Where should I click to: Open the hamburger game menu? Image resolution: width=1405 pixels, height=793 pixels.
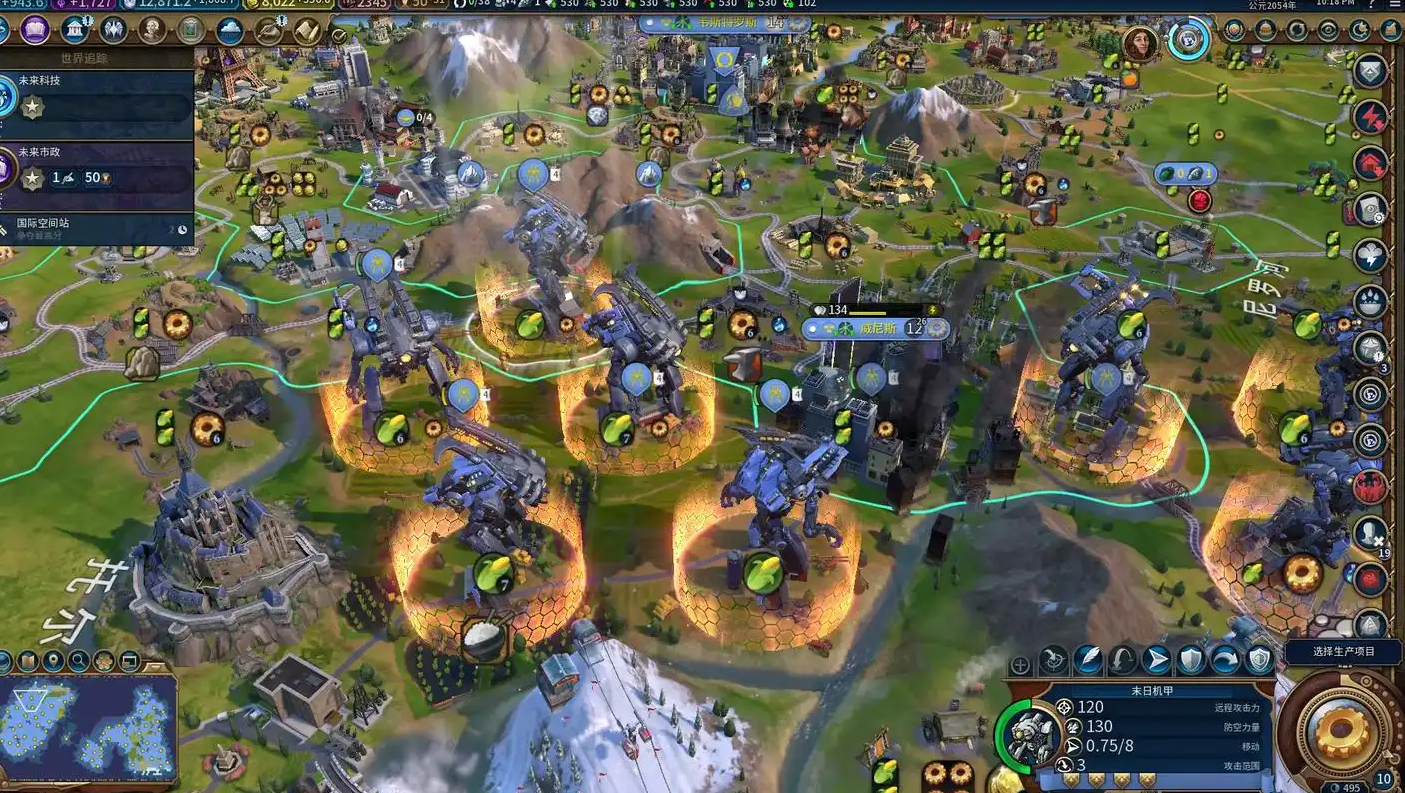click(x=1396, y=5)
